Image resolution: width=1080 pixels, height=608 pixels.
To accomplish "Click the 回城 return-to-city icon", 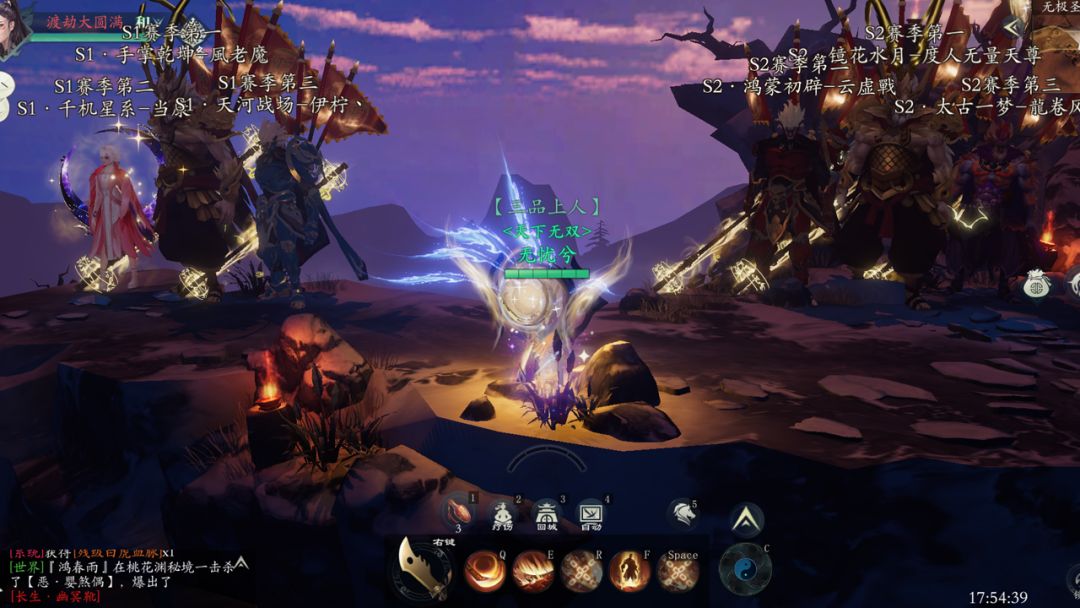I will pyautogui.click(x=546, y=514).
